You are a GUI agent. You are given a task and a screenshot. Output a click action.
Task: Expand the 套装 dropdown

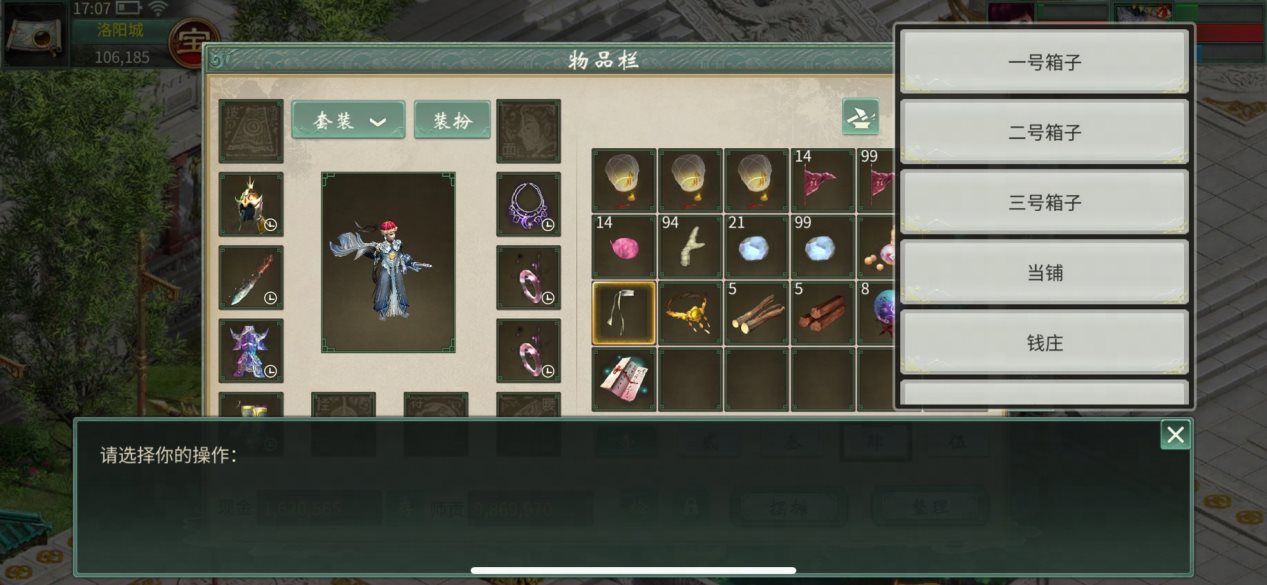click(x=348, y=120)
